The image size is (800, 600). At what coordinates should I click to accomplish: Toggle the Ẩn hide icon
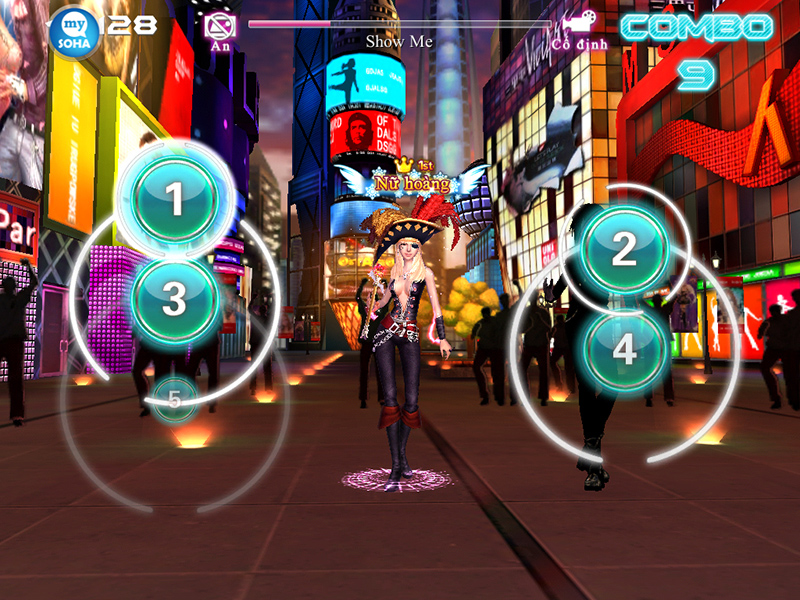(219, 27)
